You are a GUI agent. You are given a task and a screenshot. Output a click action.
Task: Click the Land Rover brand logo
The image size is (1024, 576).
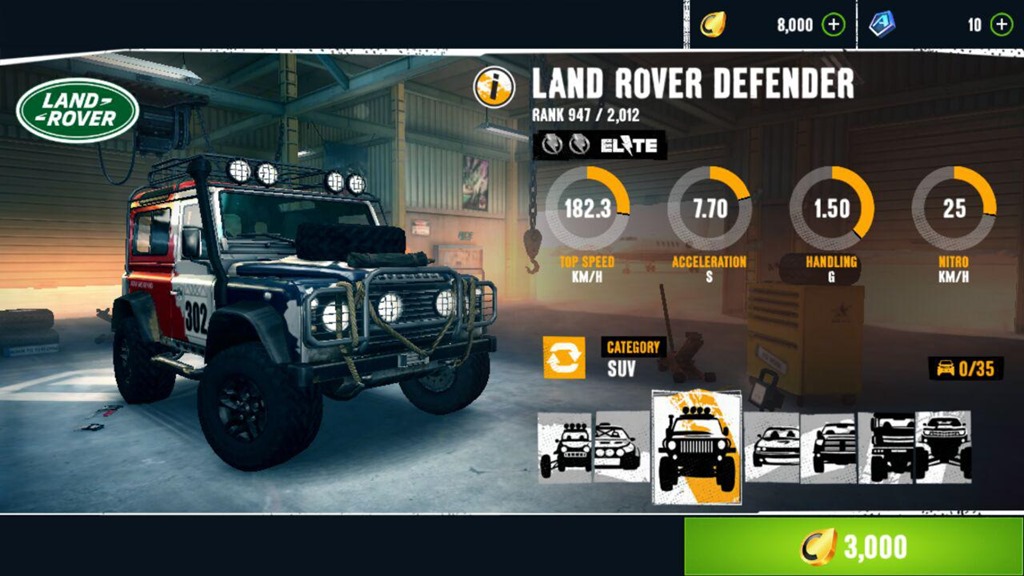pos(77,110)
